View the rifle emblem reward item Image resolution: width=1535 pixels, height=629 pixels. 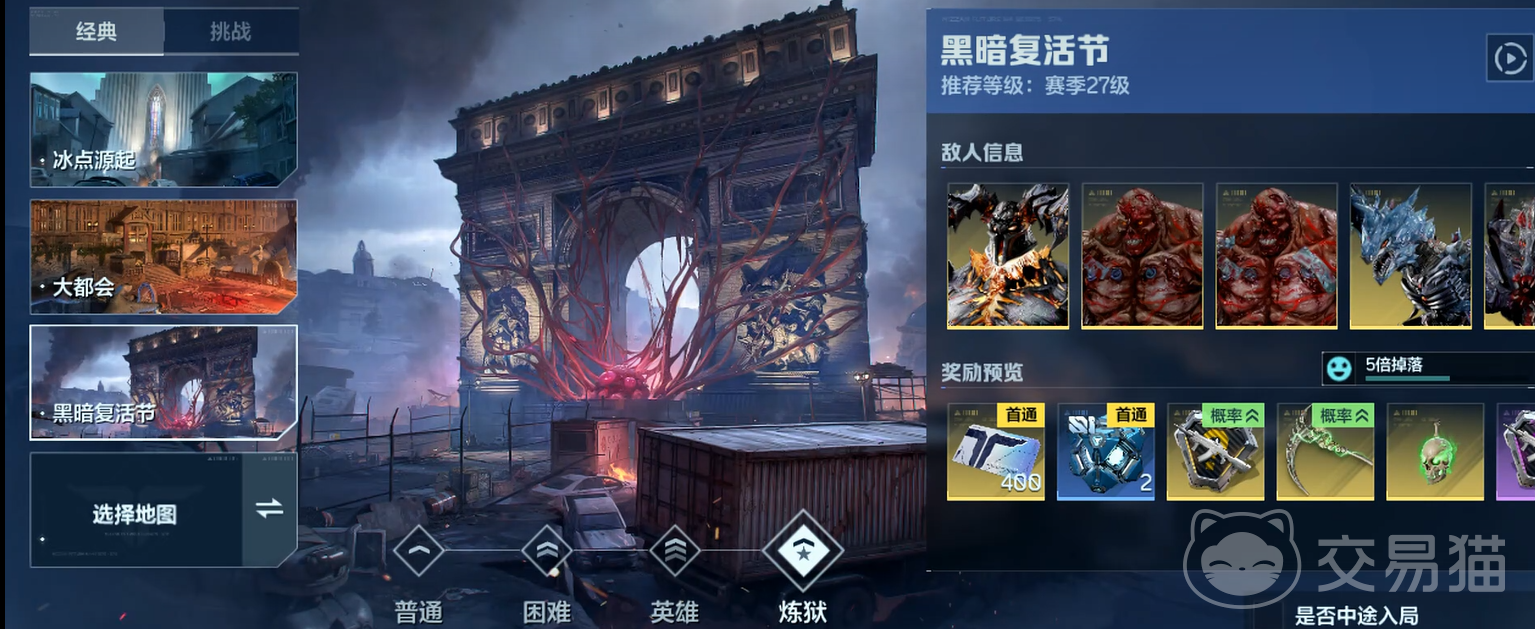pyautogui.click(x=1216, y=451)
